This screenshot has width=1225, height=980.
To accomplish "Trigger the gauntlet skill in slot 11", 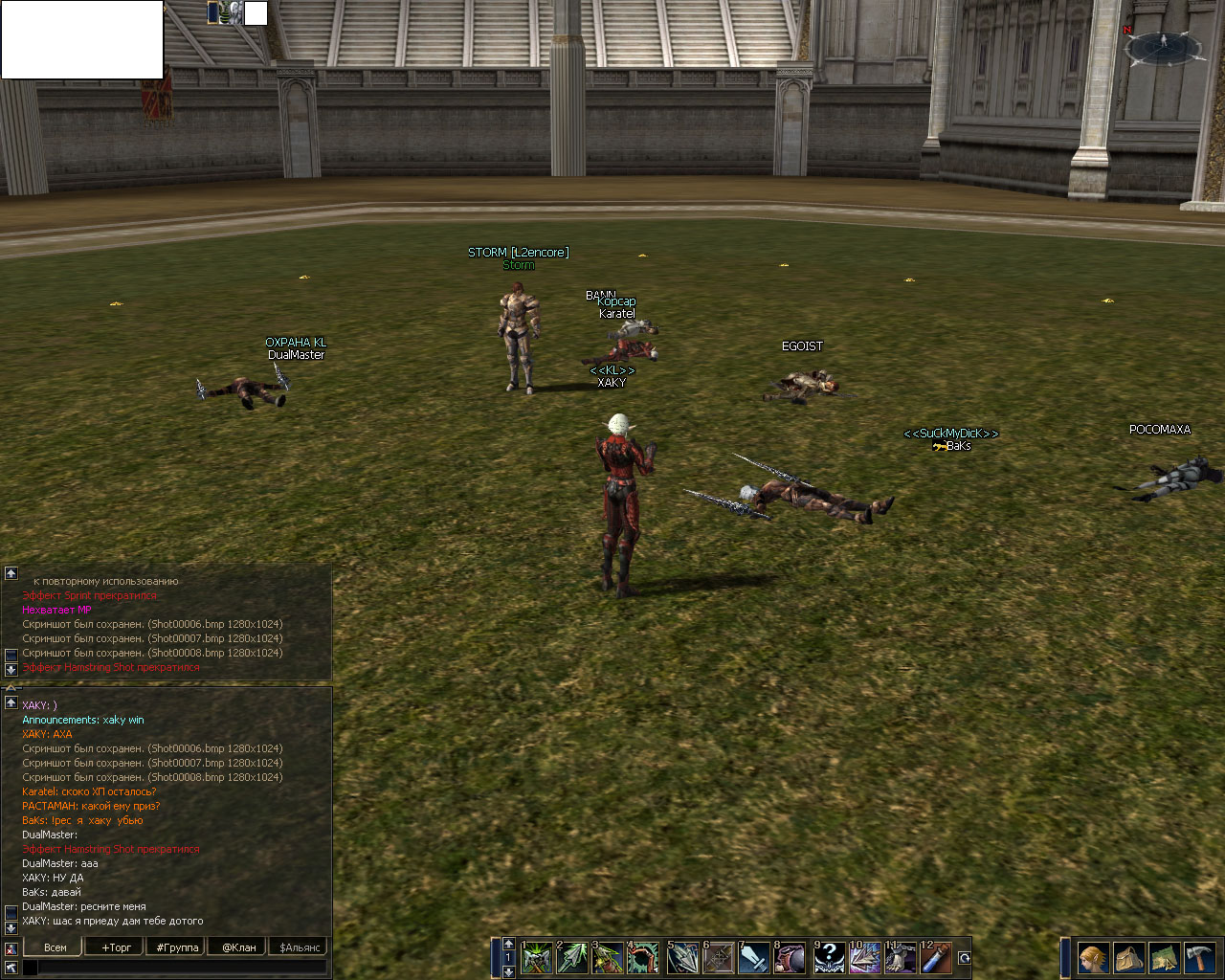I will (900, 957).
